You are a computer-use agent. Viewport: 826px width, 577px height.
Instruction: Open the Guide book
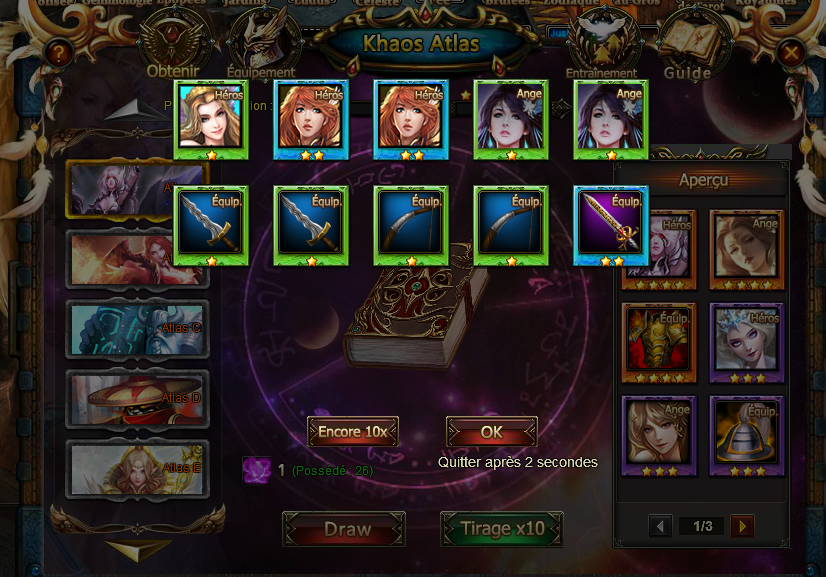688,47
